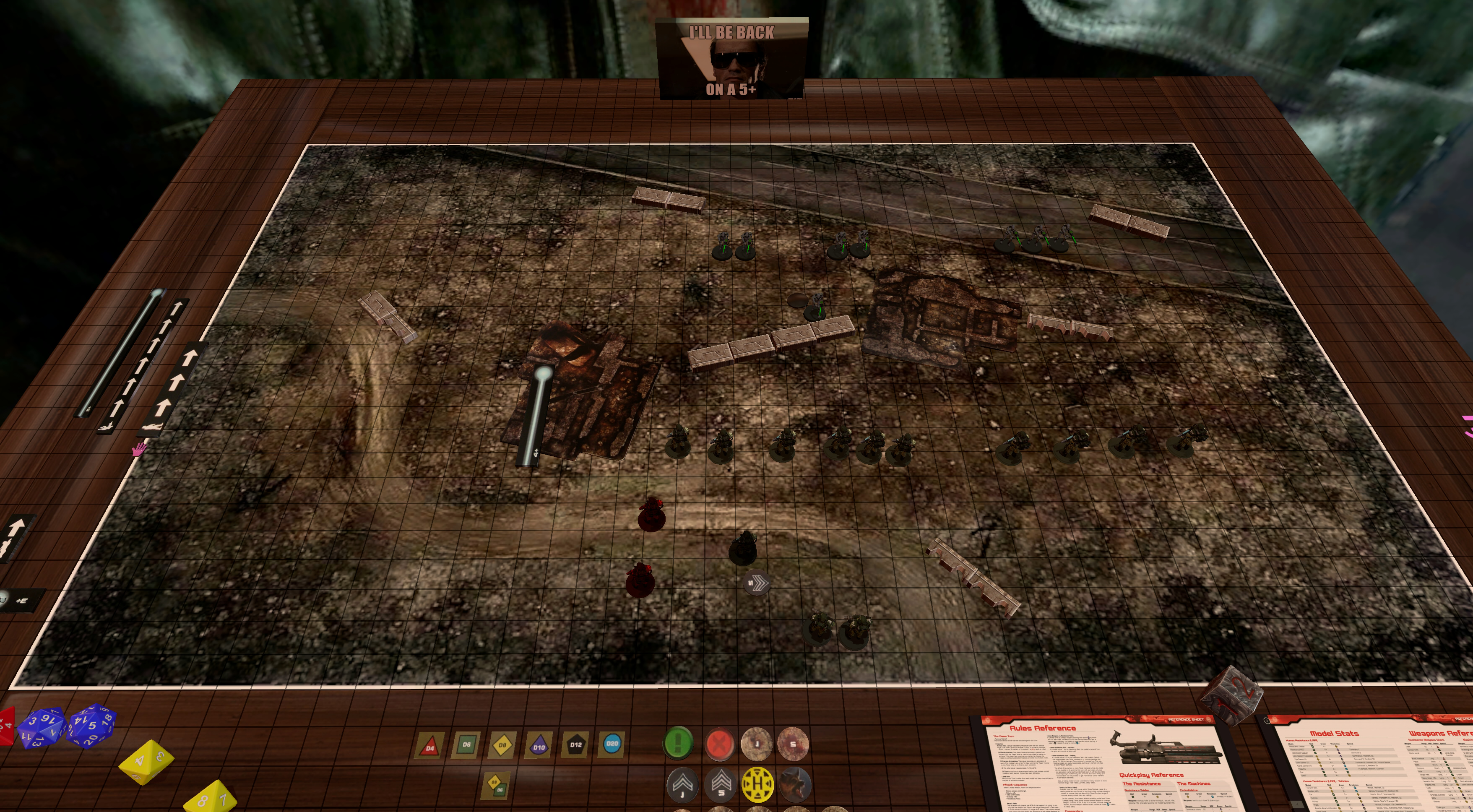Select the triple-chevron S rank token below the red X
The width and height of the screenshot is (1473, 812).
pyautogui.click(x=721, y=783)
